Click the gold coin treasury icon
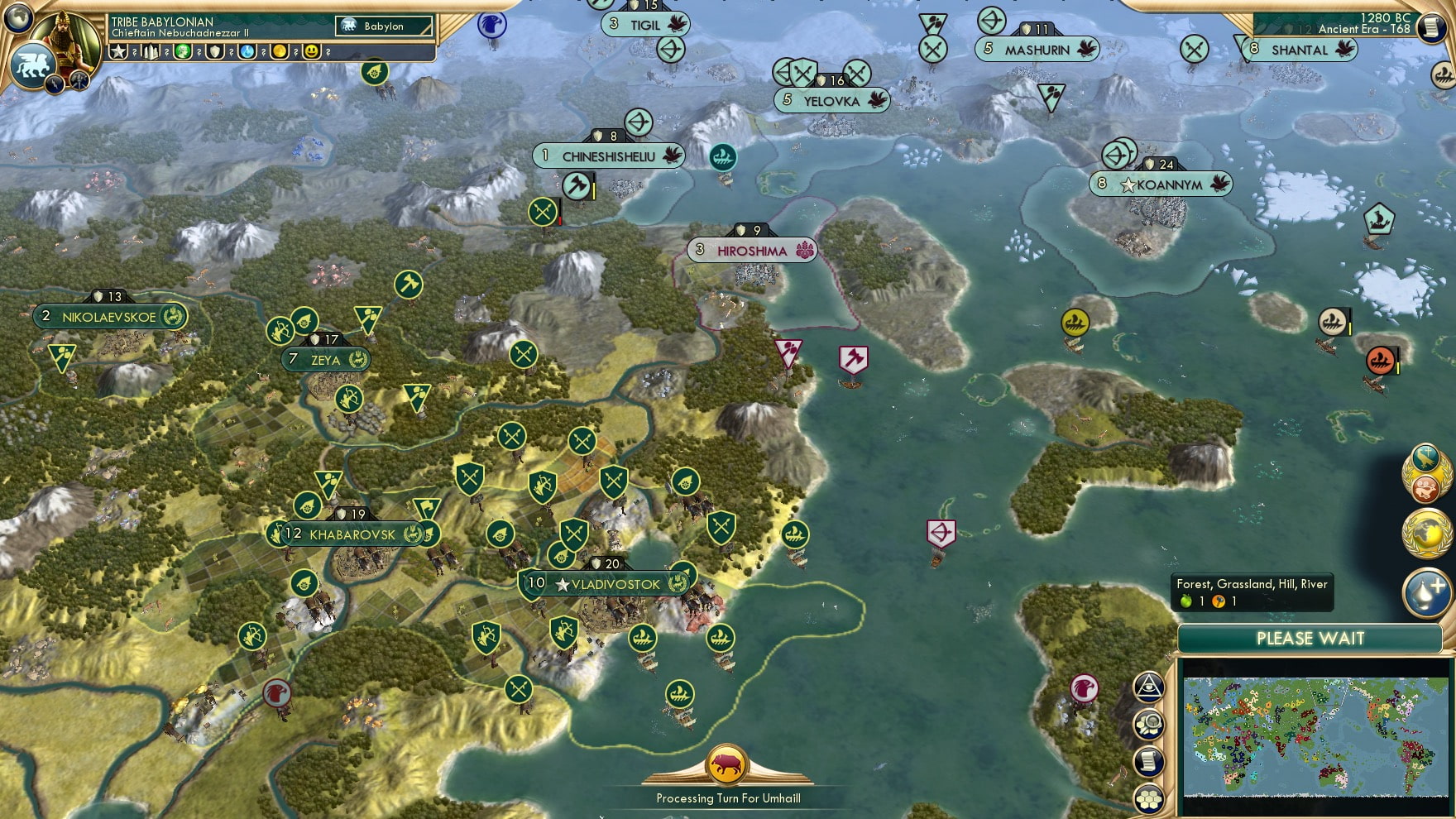Screen dimensions: 1456x819 click(x=280, y=51)
